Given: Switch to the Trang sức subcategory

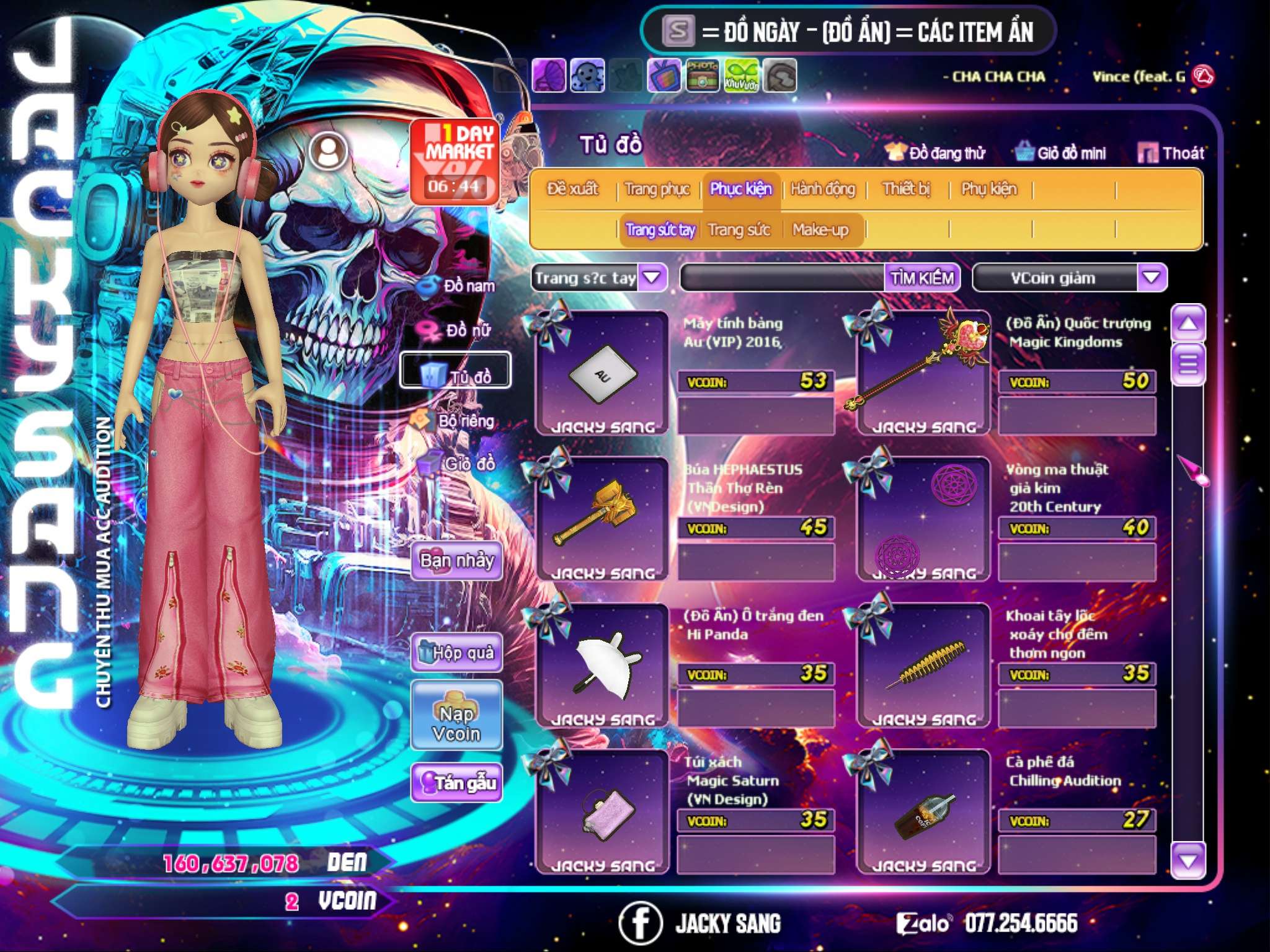Looking at the screenshot, I should click(x=739, y=230).
